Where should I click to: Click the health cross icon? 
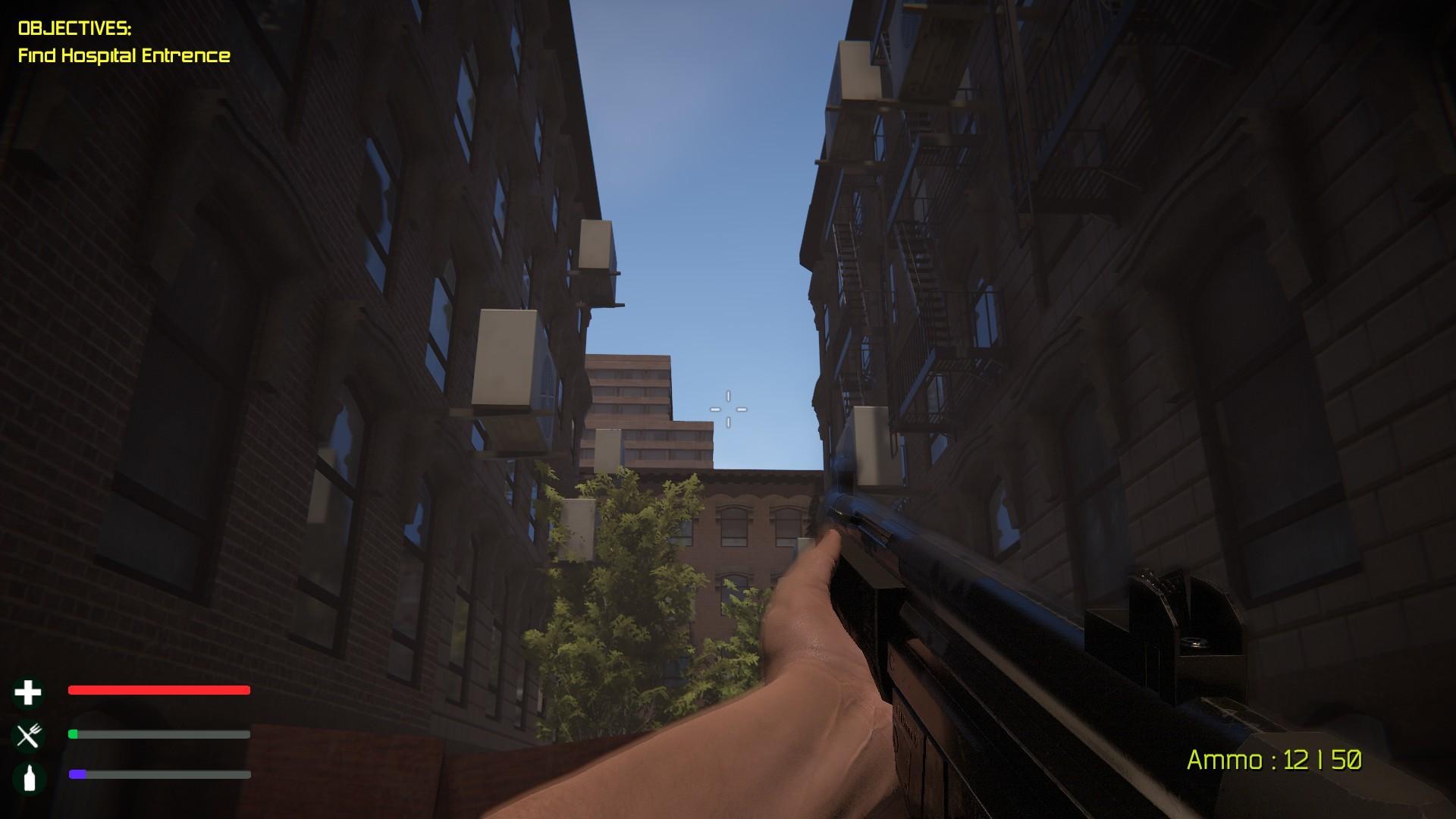pos(27,692)
